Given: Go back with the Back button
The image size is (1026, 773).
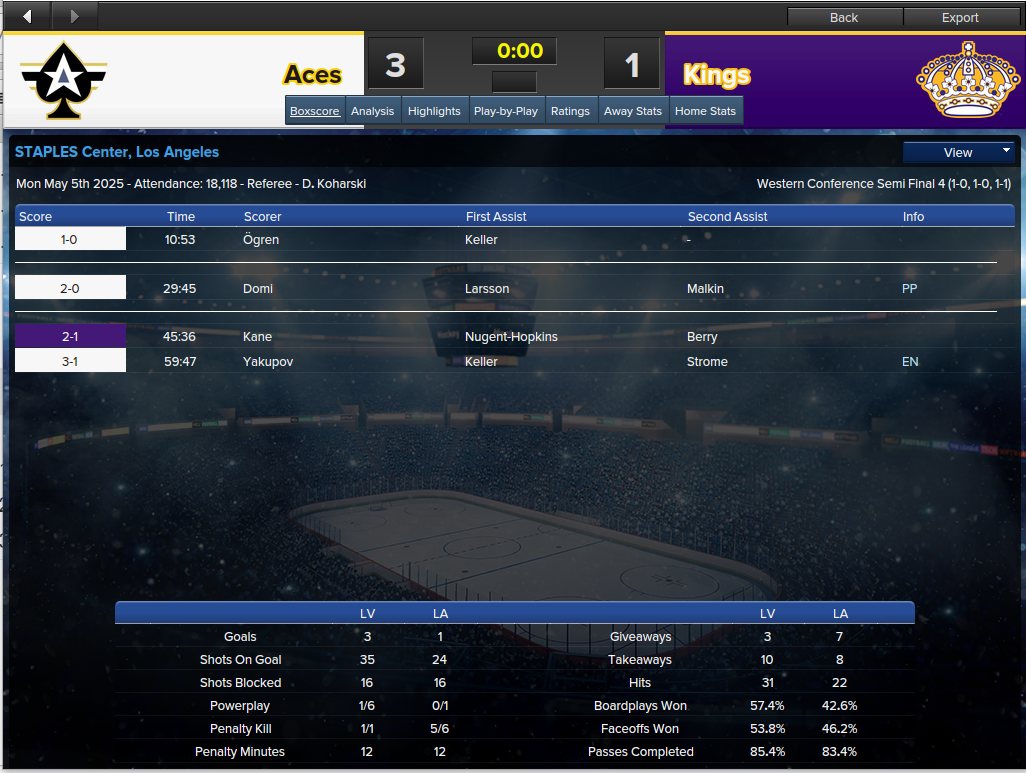Looking at the screenshot, I should [844, 17].
